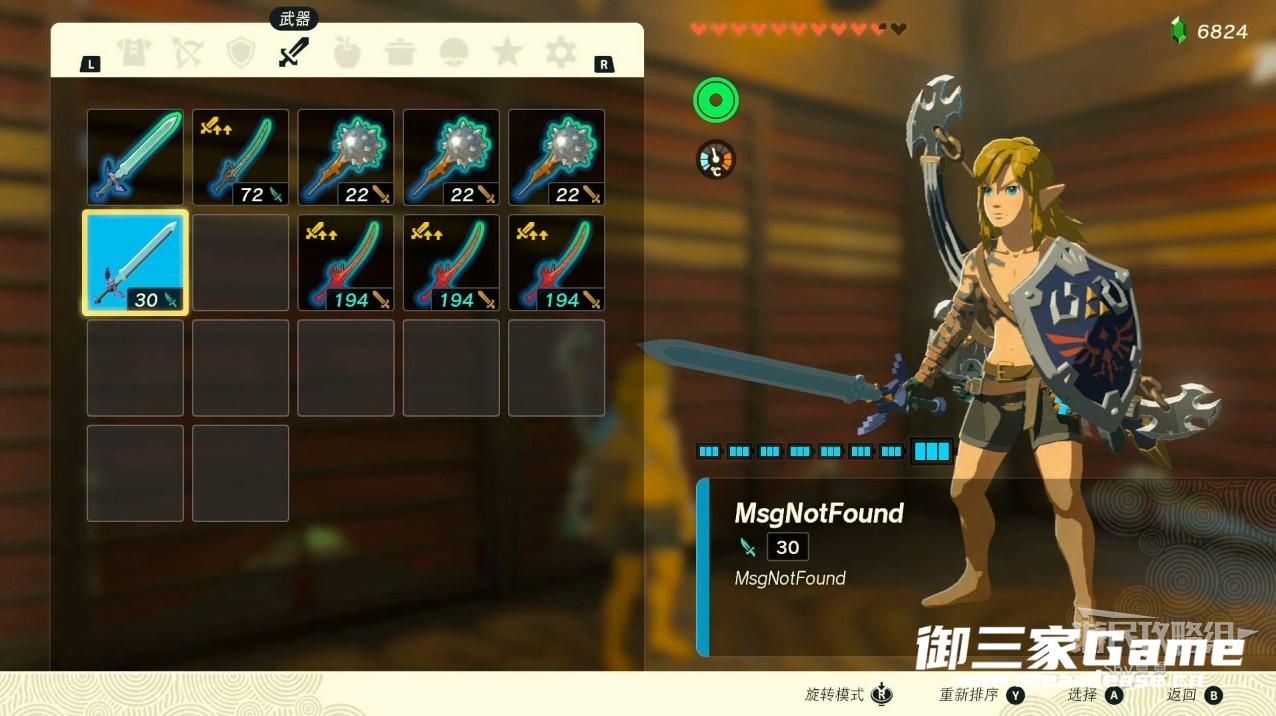Select the Master Sword slot
Screen dimensions: 1276x716
click(x=135, y=157)
